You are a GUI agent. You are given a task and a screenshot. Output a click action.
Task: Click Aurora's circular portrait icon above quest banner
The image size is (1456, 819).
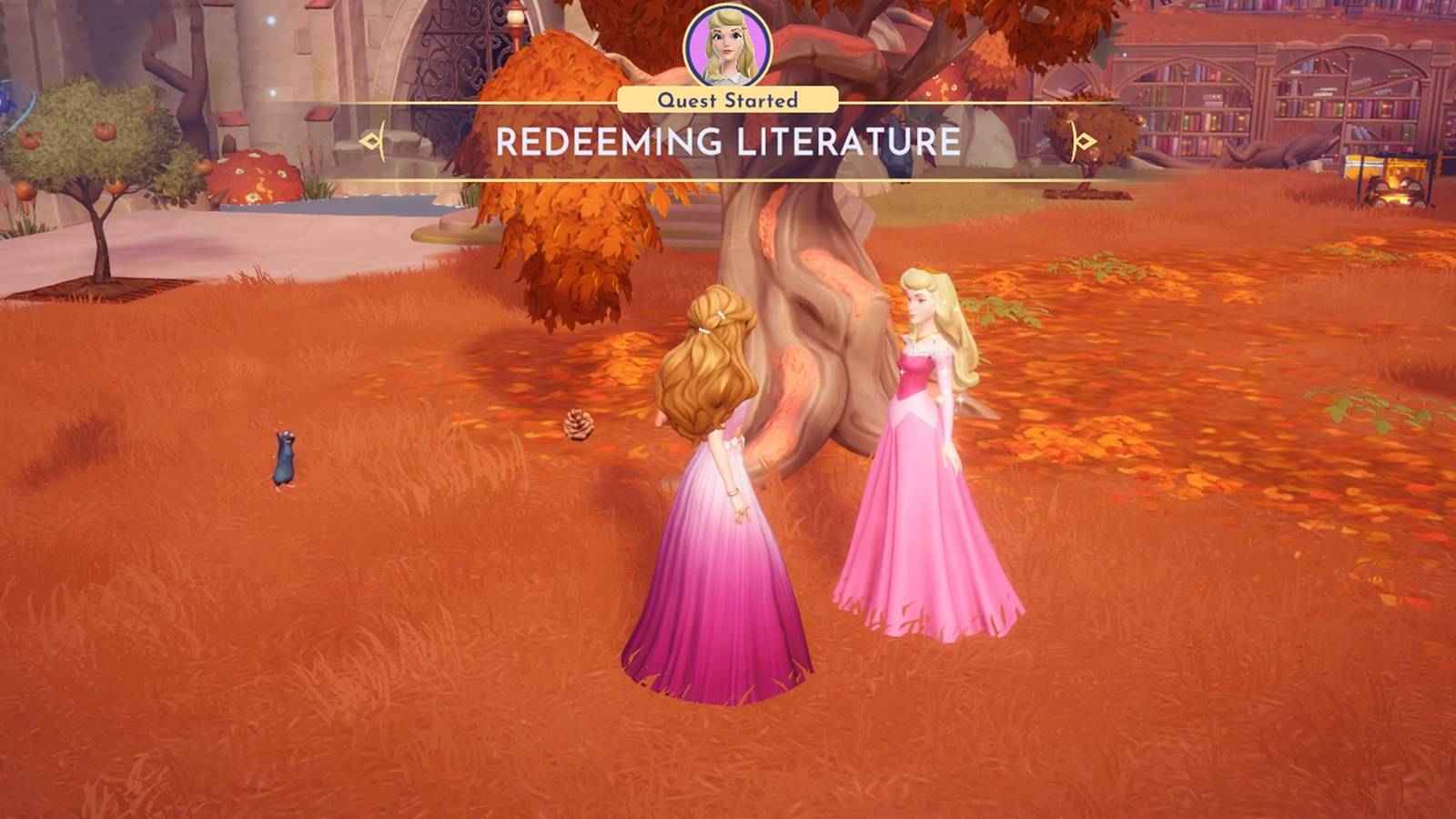(728, 43)
